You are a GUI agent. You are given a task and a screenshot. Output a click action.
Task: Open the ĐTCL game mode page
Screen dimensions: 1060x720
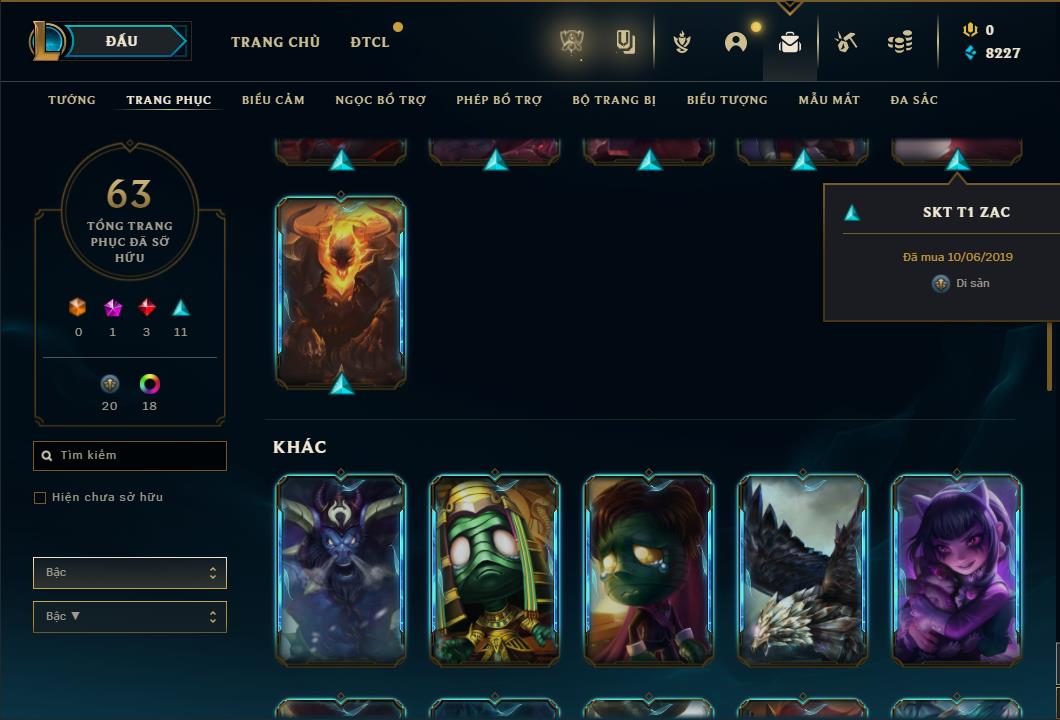pyautogui.click(x=370, y=42)
